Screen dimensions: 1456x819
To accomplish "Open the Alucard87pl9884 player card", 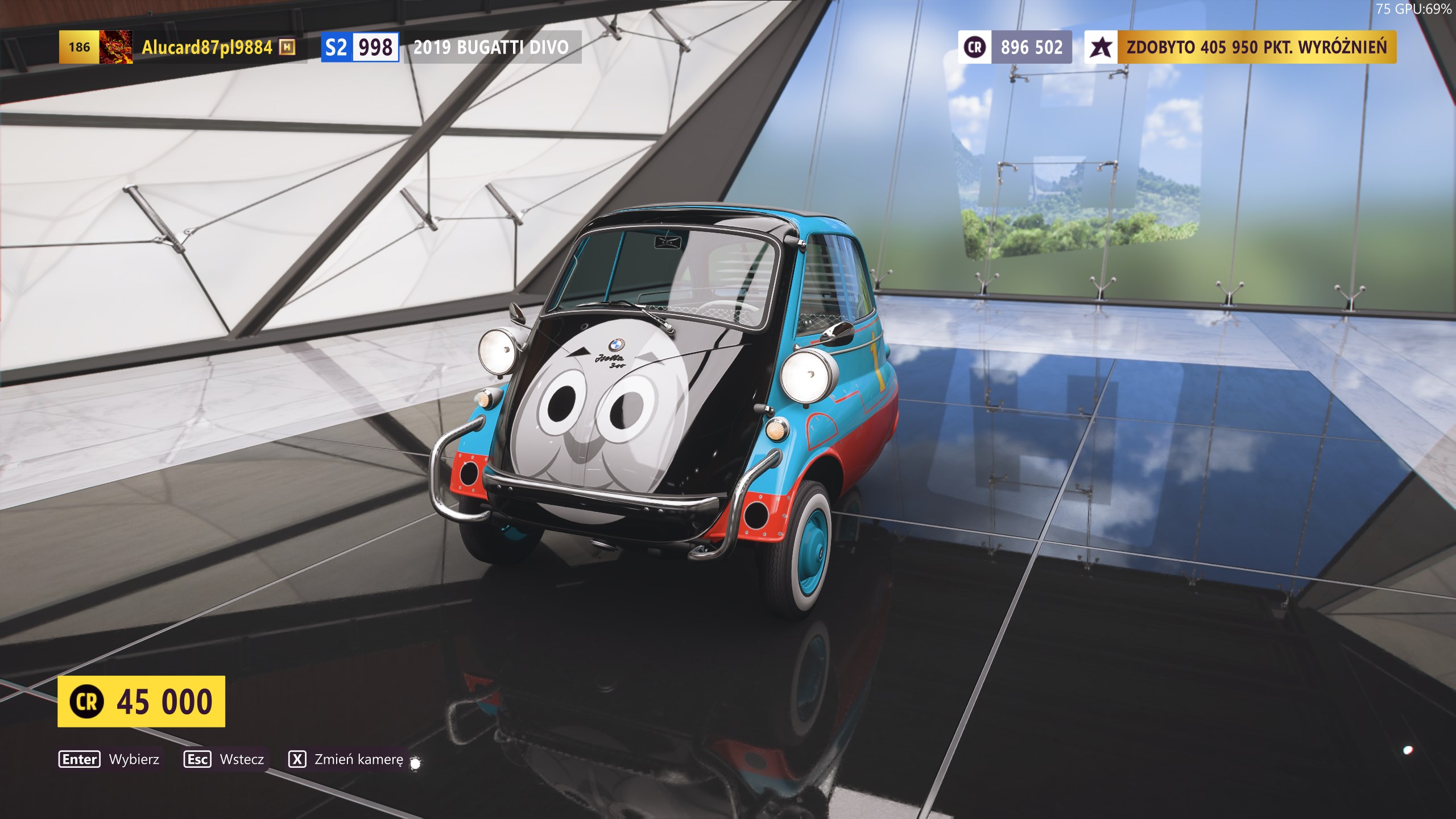I will 206,47.
